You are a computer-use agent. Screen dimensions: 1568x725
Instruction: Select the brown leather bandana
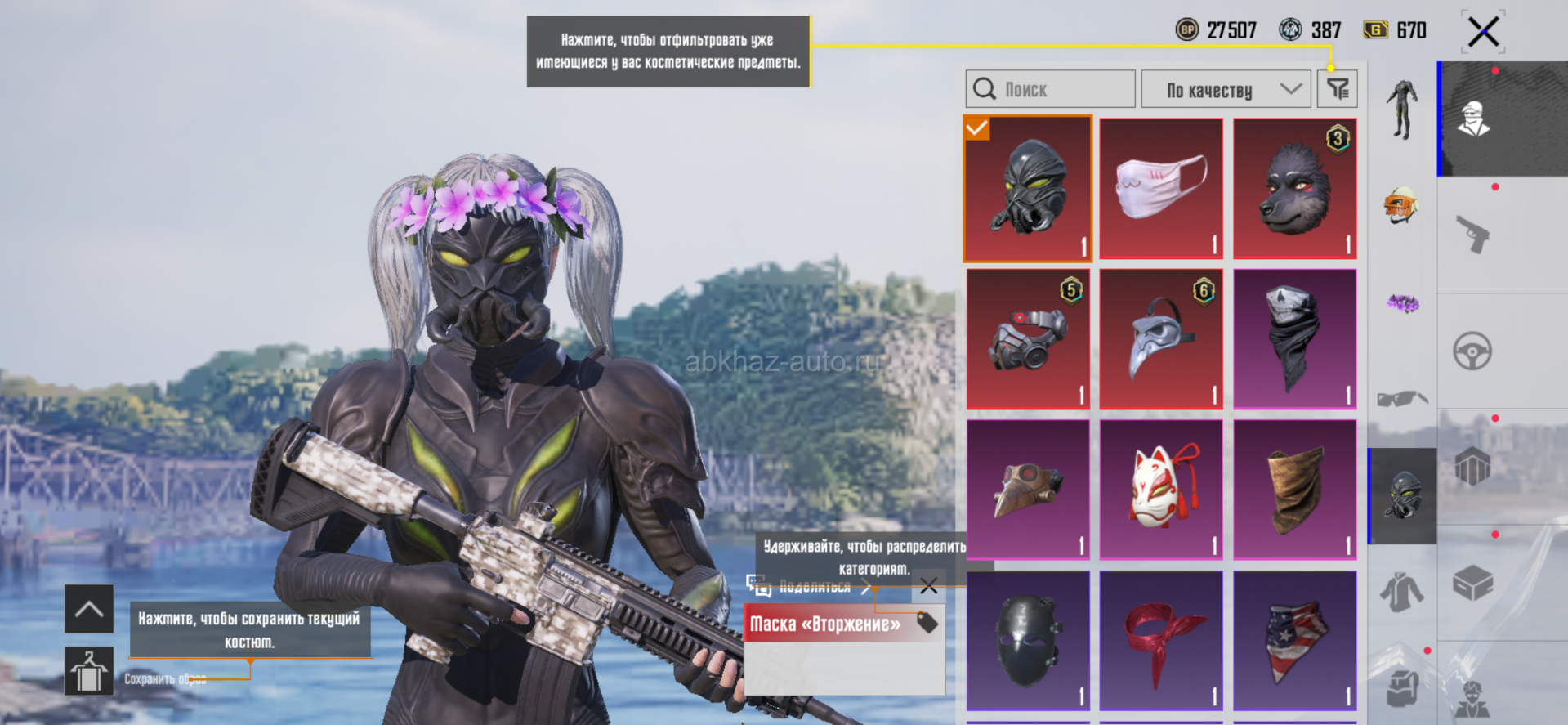click(x=1295, y=490)
